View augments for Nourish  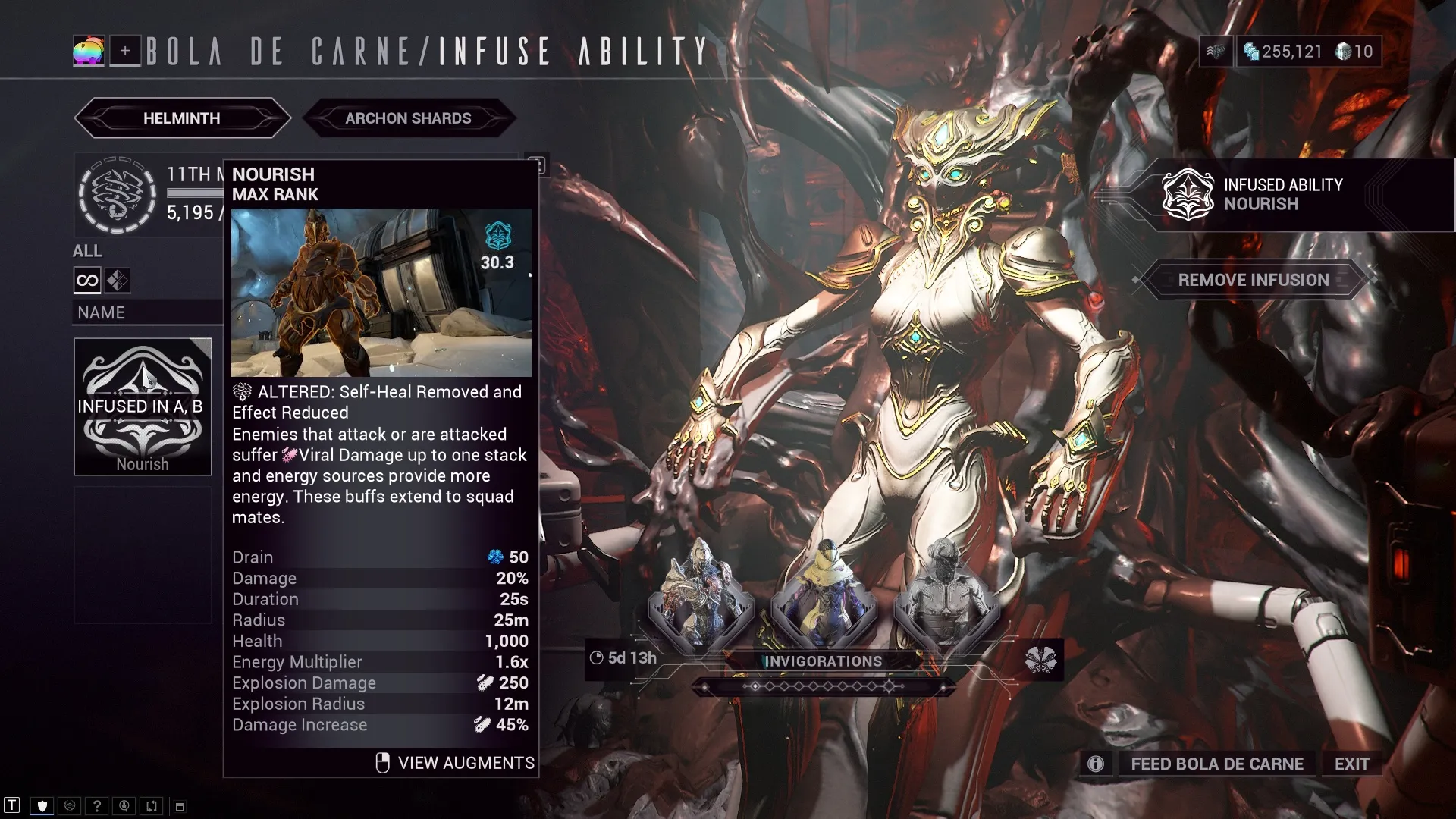coord(456,763)
